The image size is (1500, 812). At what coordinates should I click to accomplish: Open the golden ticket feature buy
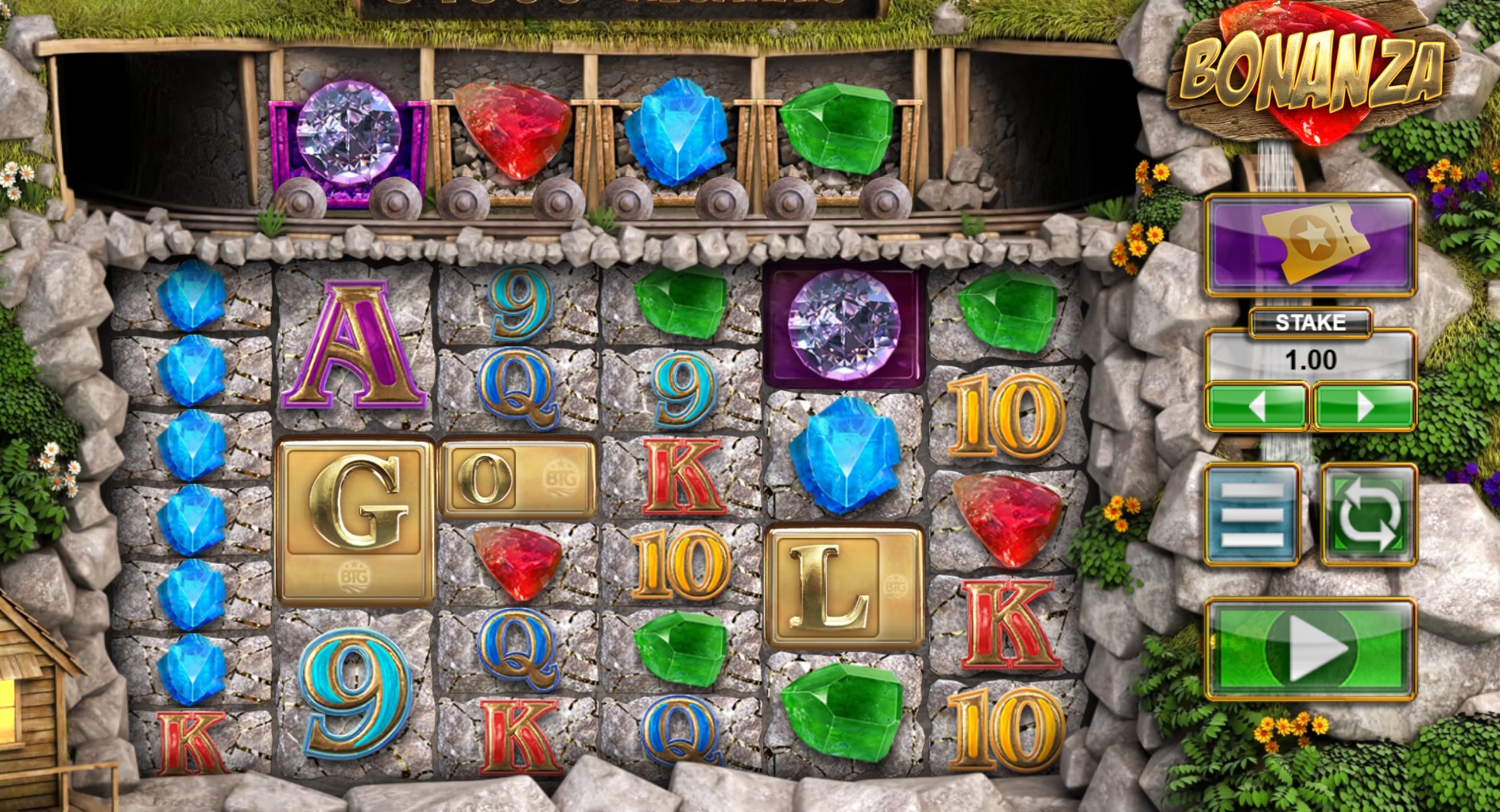pyautogui.click(x=1310, y=245)
